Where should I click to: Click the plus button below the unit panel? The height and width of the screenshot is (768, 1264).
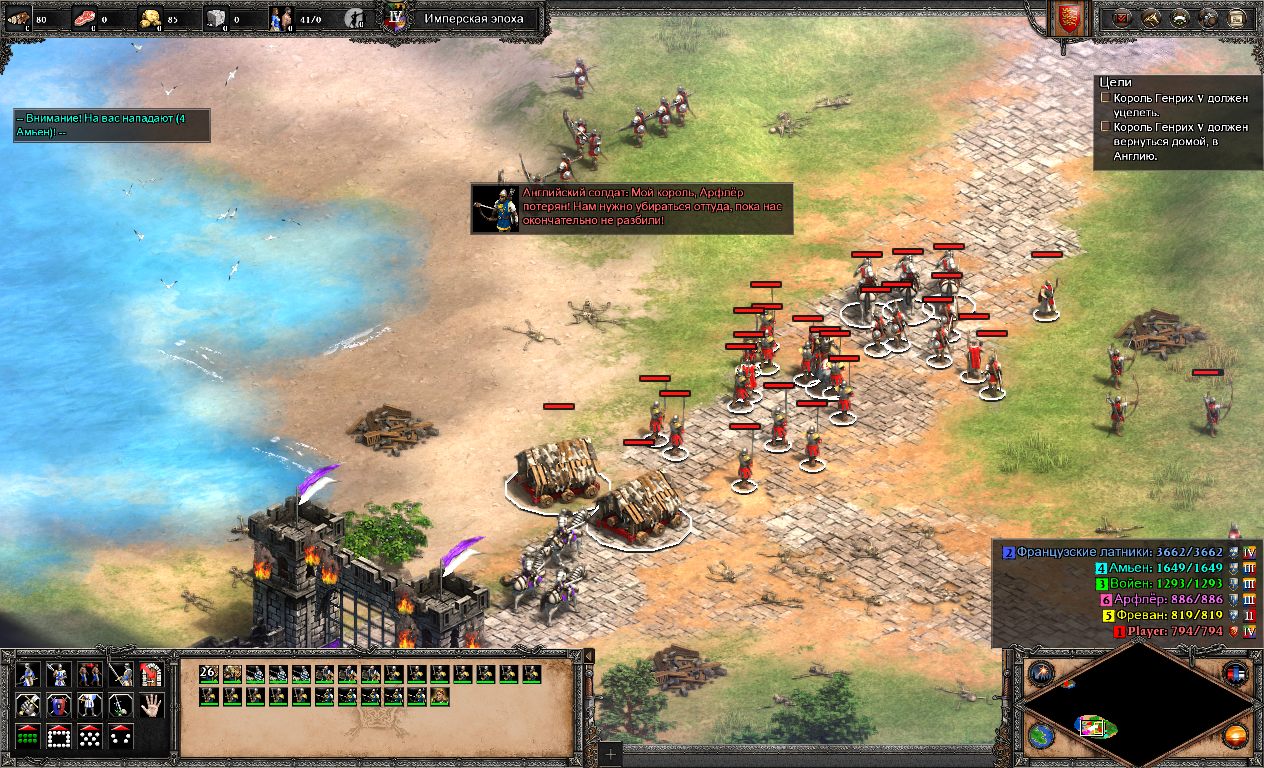610,752
